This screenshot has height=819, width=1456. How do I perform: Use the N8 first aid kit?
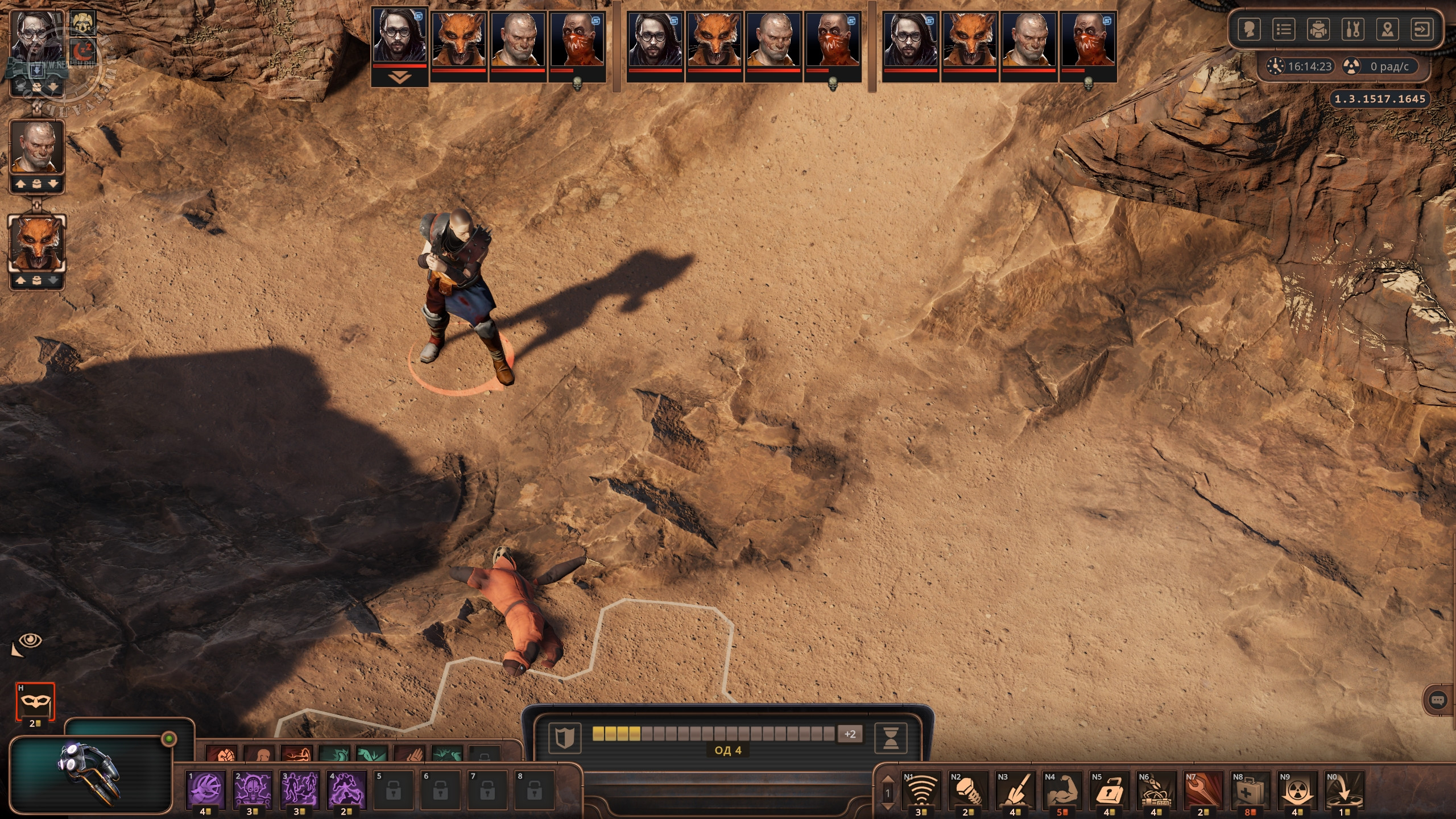(1250, 790)
